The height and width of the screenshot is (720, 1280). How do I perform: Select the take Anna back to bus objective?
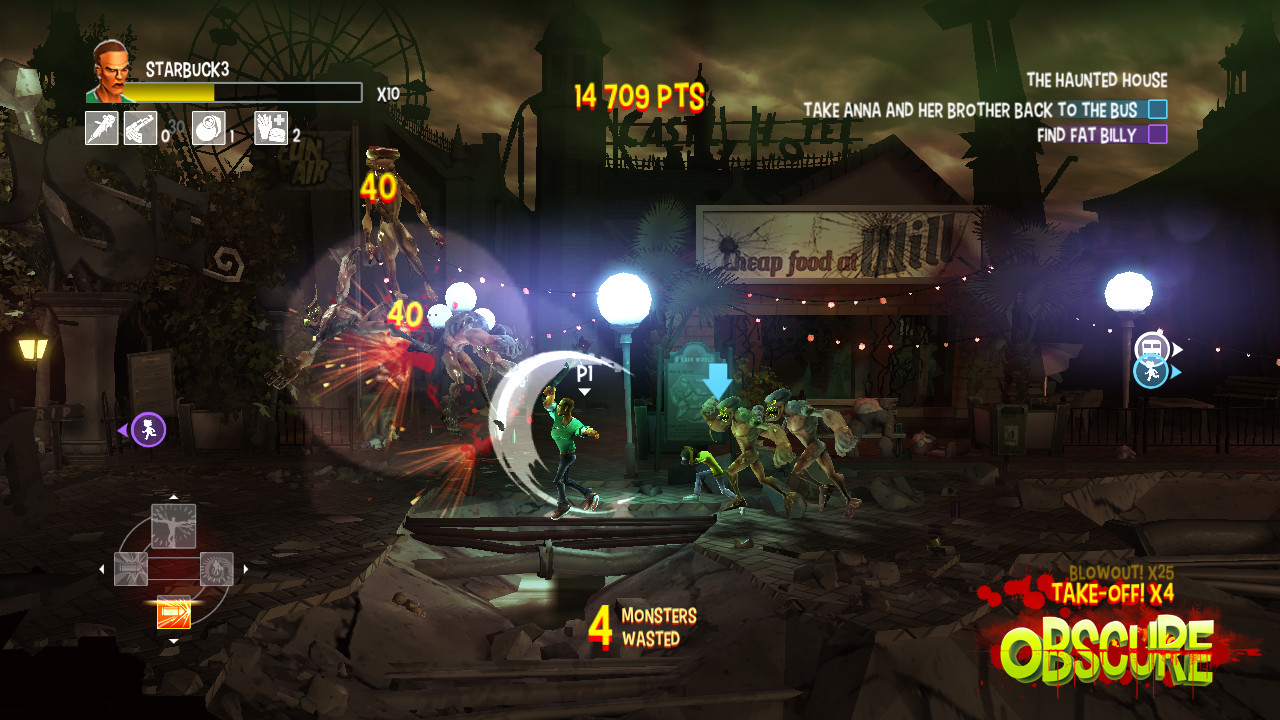click(984, 110)
